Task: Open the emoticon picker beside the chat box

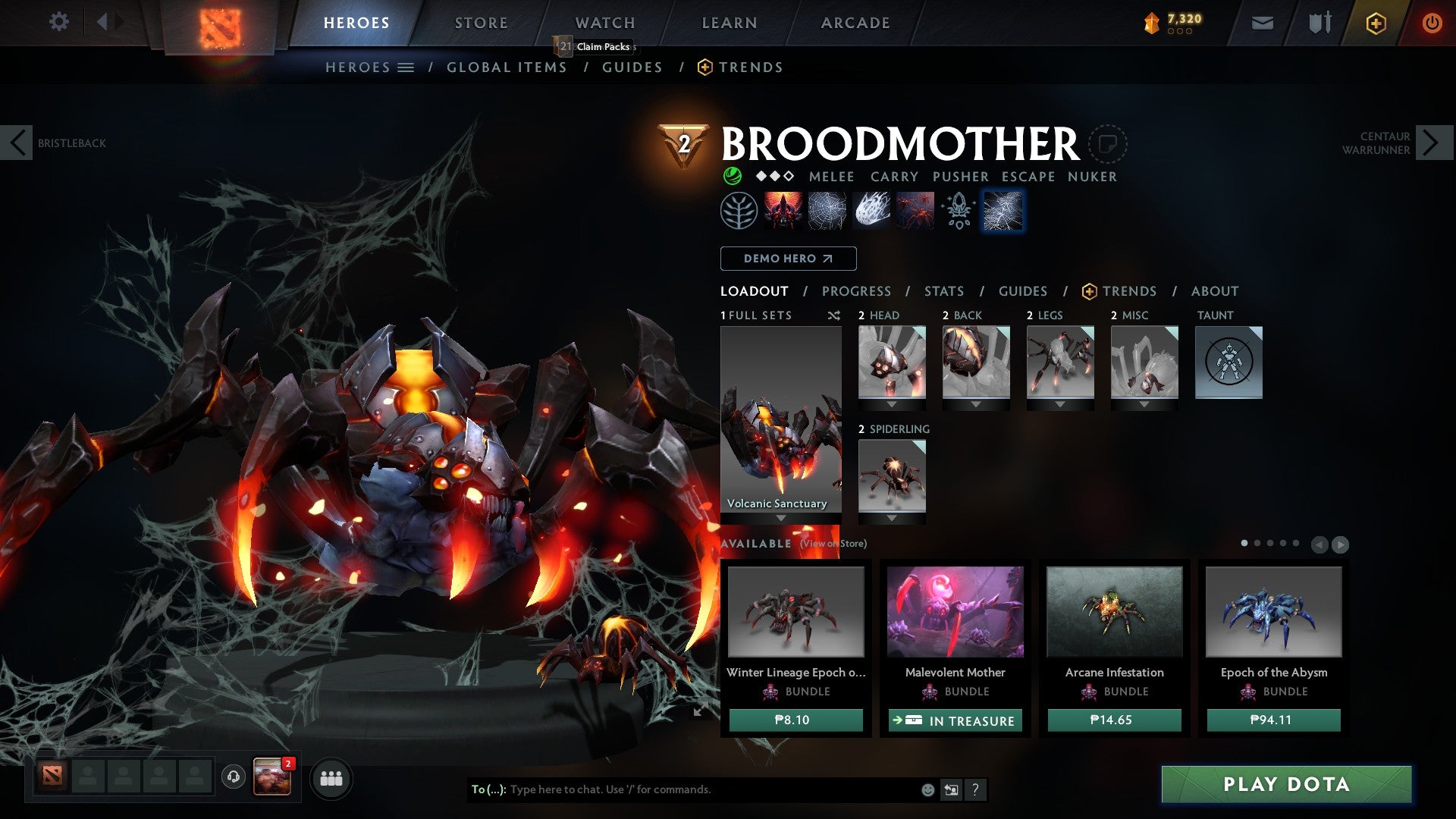Action: pos(927,789)
